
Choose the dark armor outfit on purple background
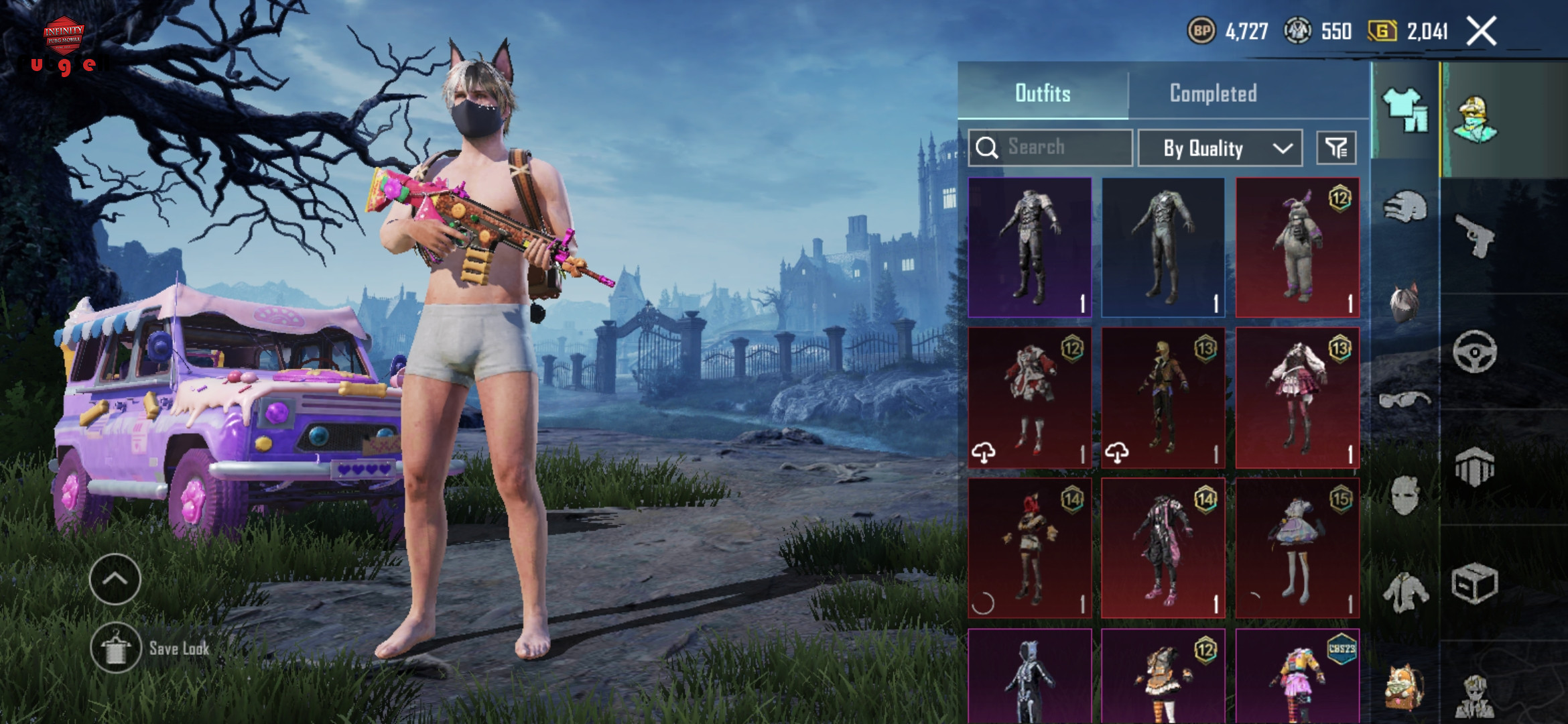coord(1030,247)
